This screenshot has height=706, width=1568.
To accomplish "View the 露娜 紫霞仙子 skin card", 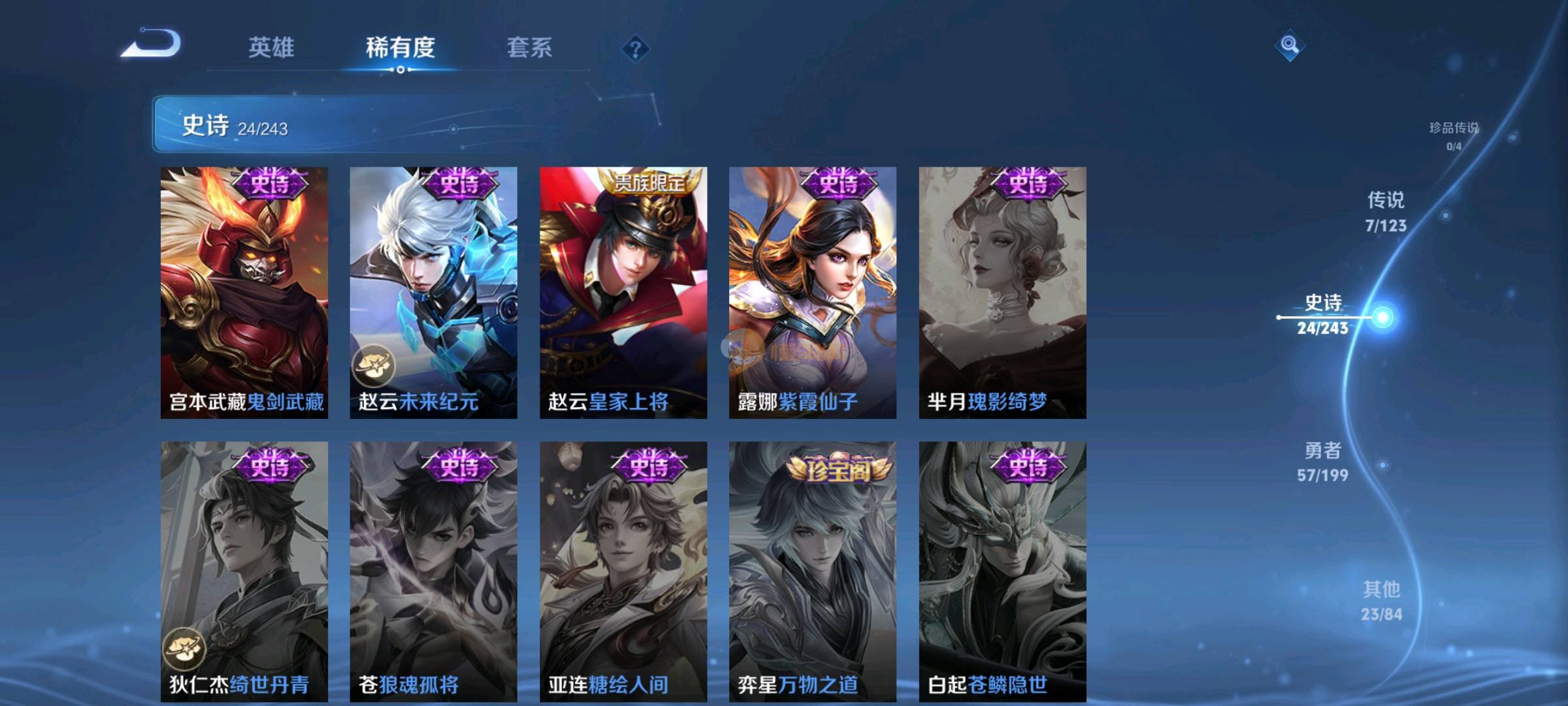I will [x=813, y=292].
